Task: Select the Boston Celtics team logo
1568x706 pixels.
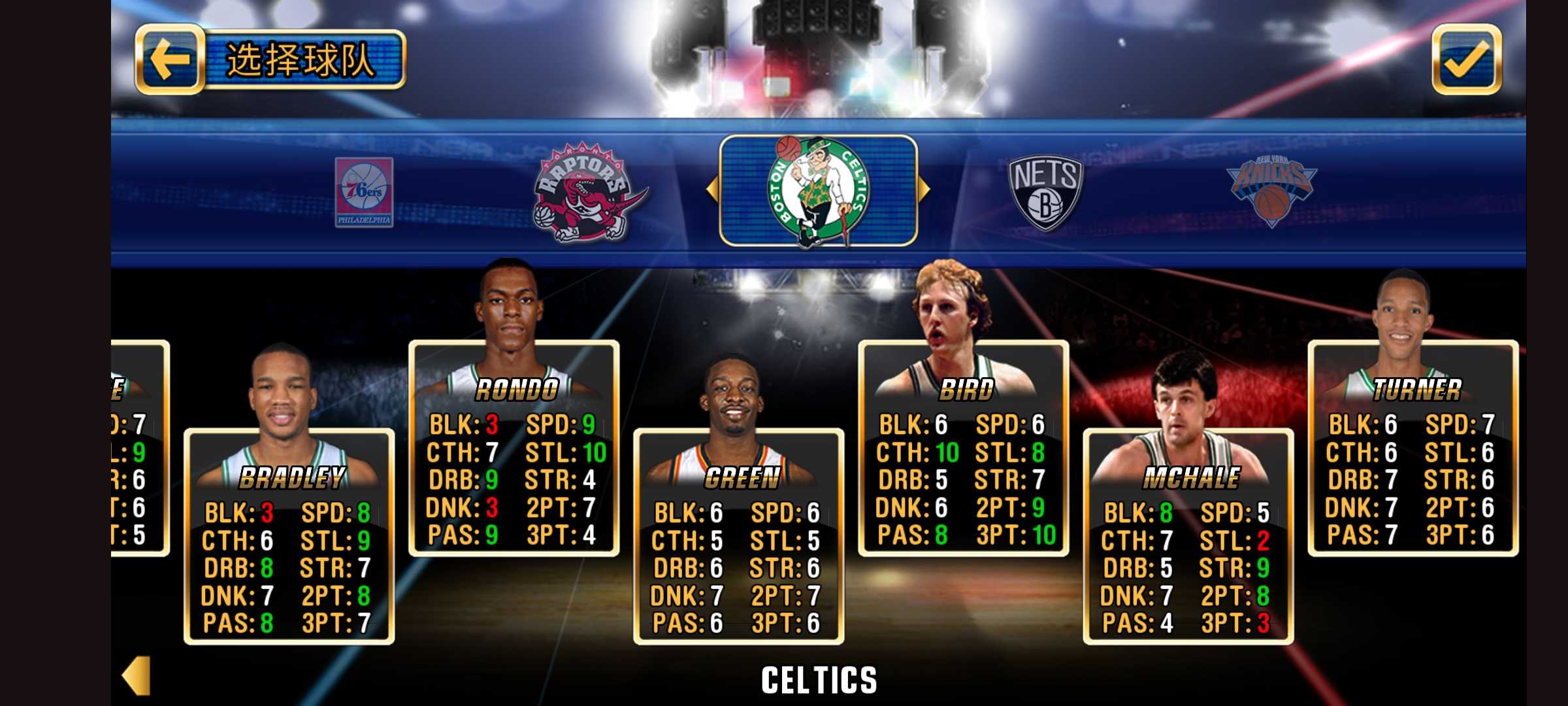Action: pyautogui.click(x=818, y=191)
